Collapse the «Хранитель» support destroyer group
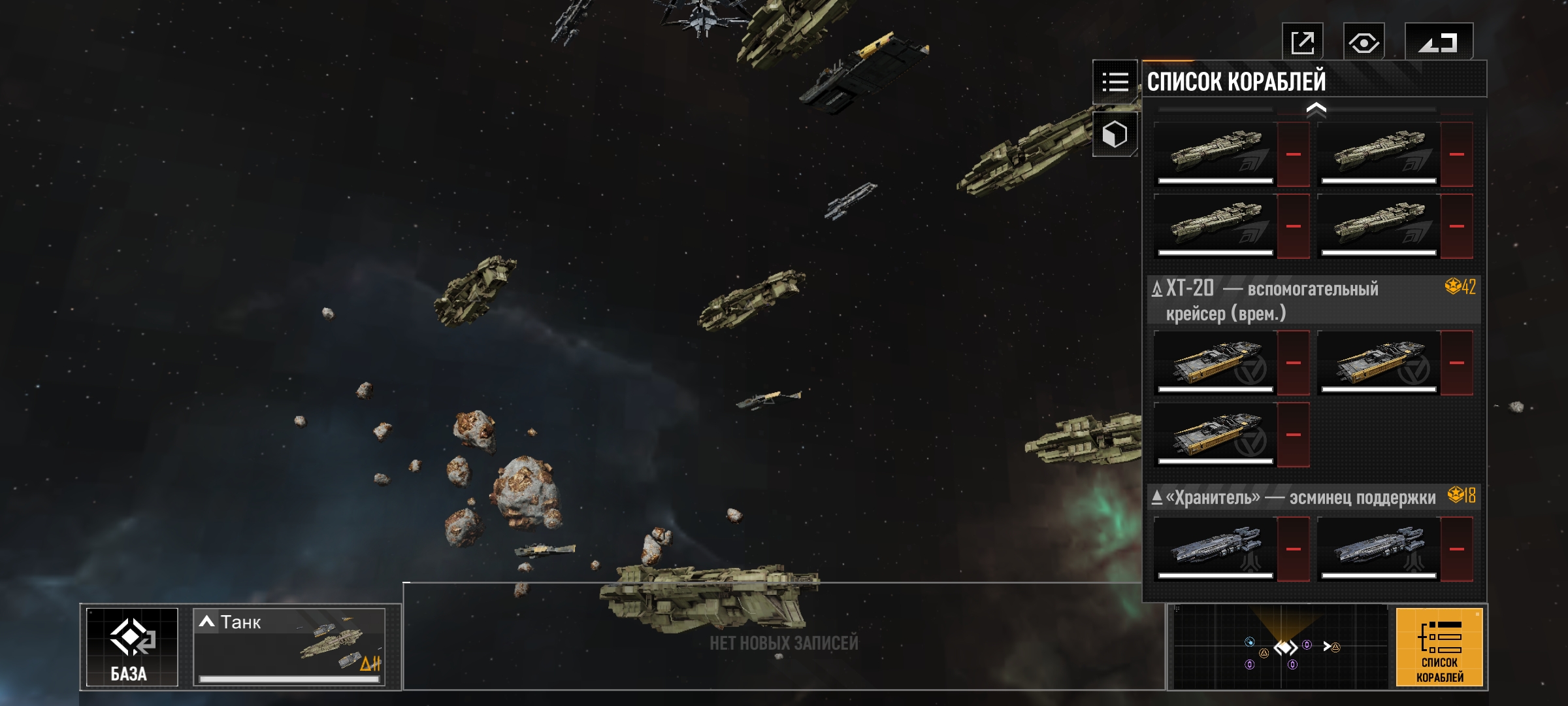 1157,497
